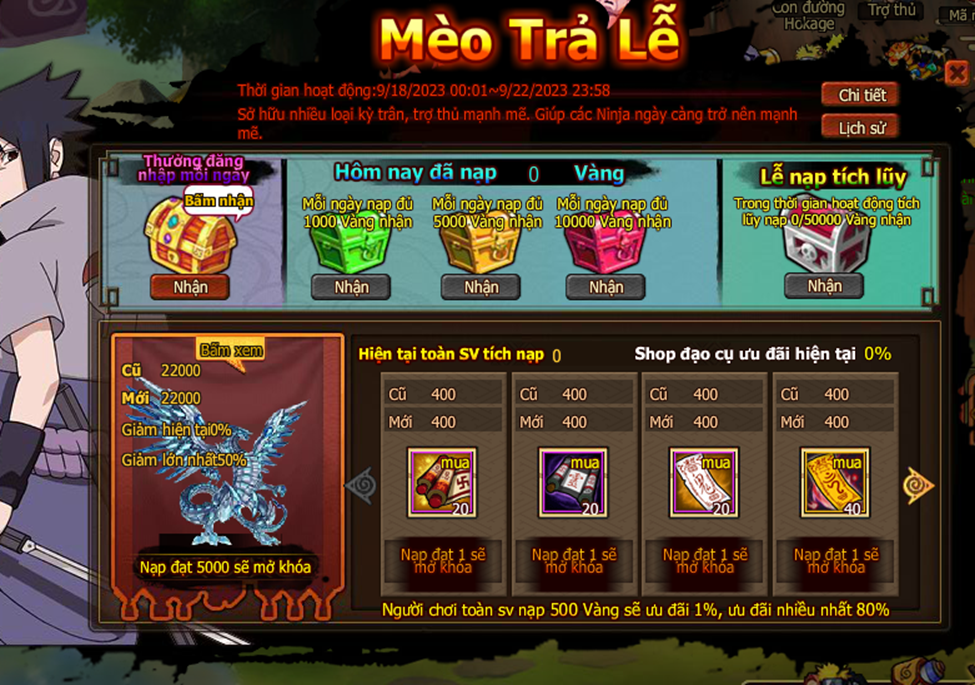Claim the 10000 Vàng pink chest reward
This screenshot has width=975, height=685.
(605, 287)
